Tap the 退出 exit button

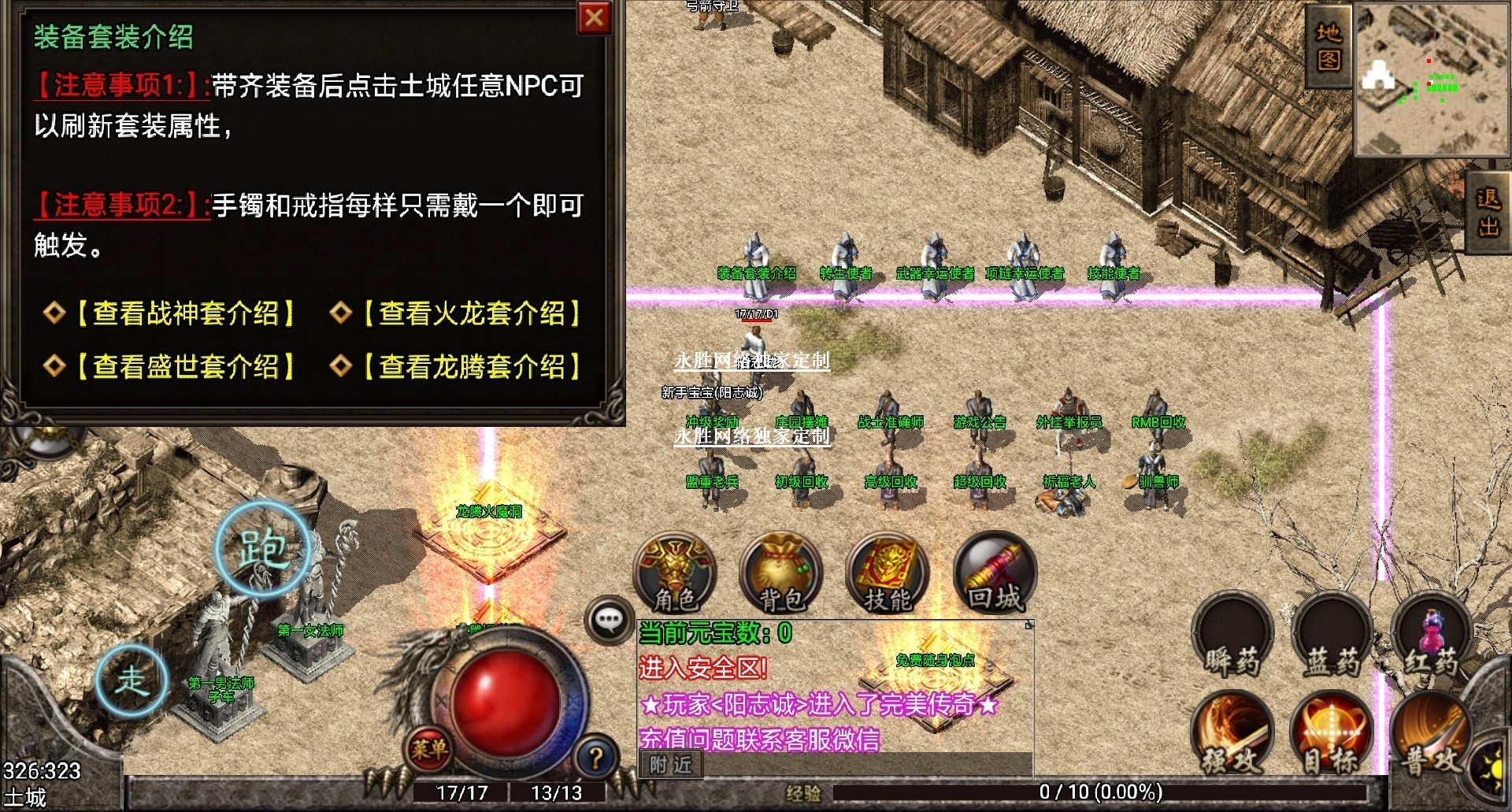(1488, 213)
